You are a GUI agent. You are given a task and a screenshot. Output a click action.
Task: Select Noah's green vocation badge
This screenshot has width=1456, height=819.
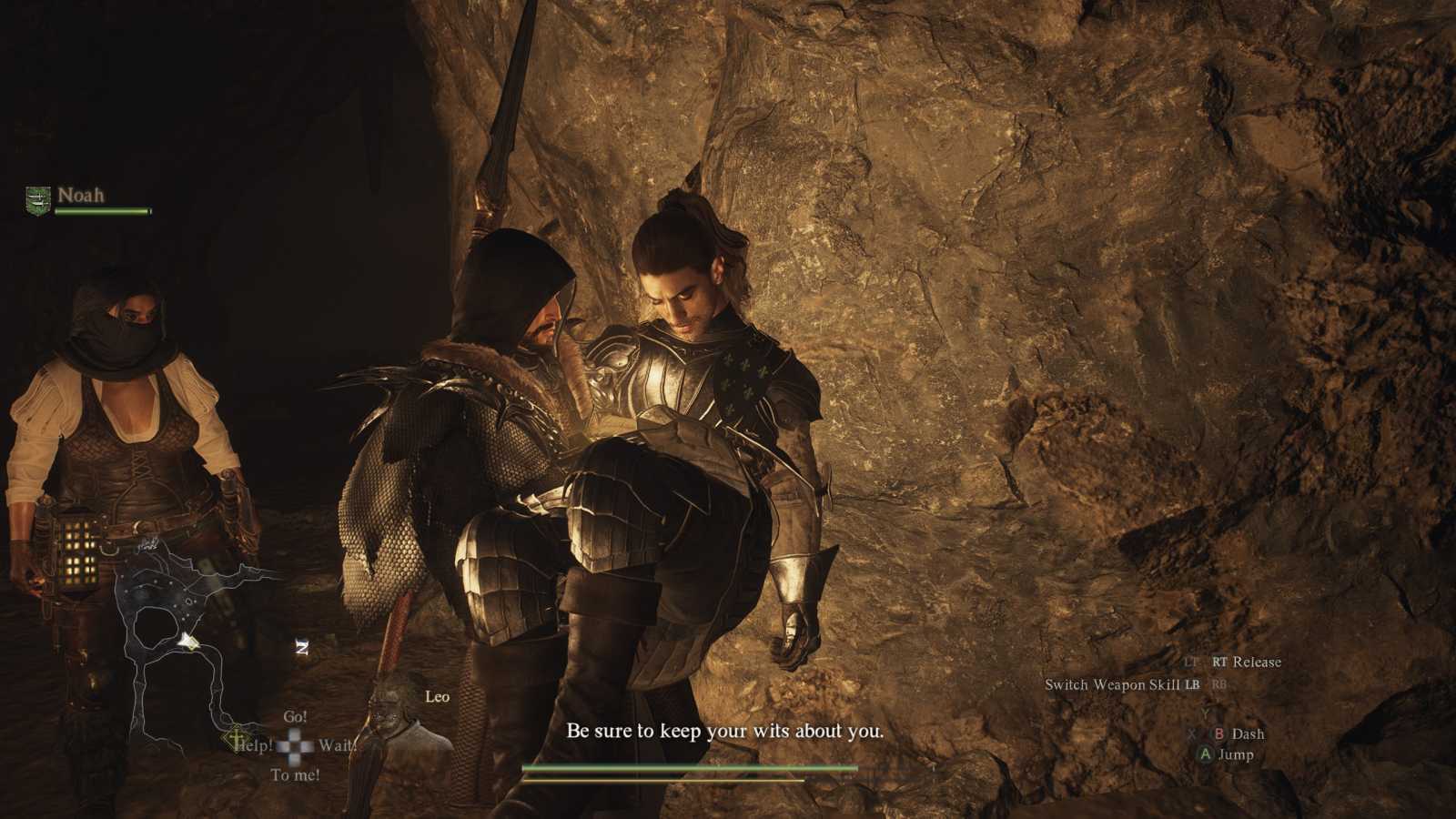[x=37, y=199]
